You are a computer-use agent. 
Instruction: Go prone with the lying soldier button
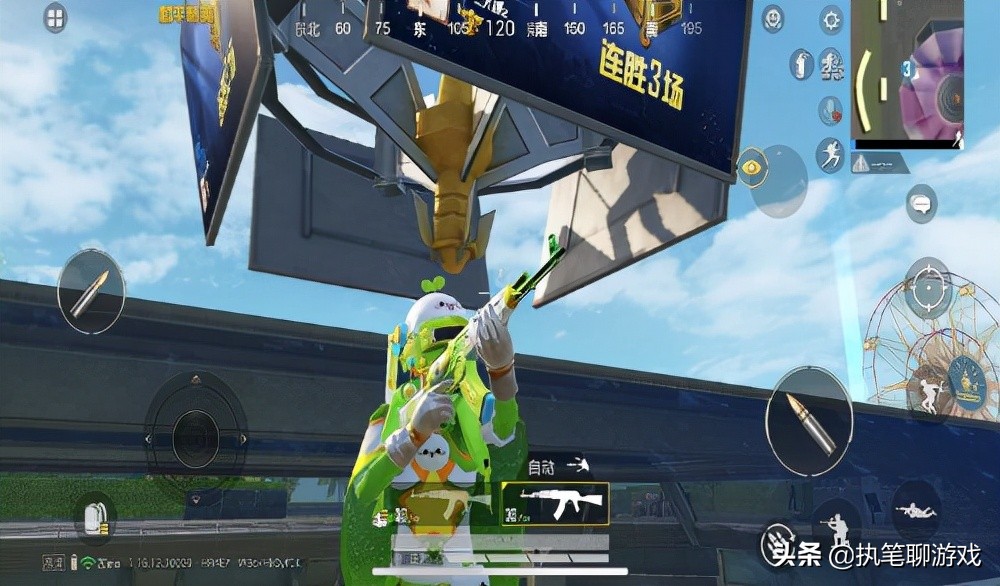[x=916, y=509]
